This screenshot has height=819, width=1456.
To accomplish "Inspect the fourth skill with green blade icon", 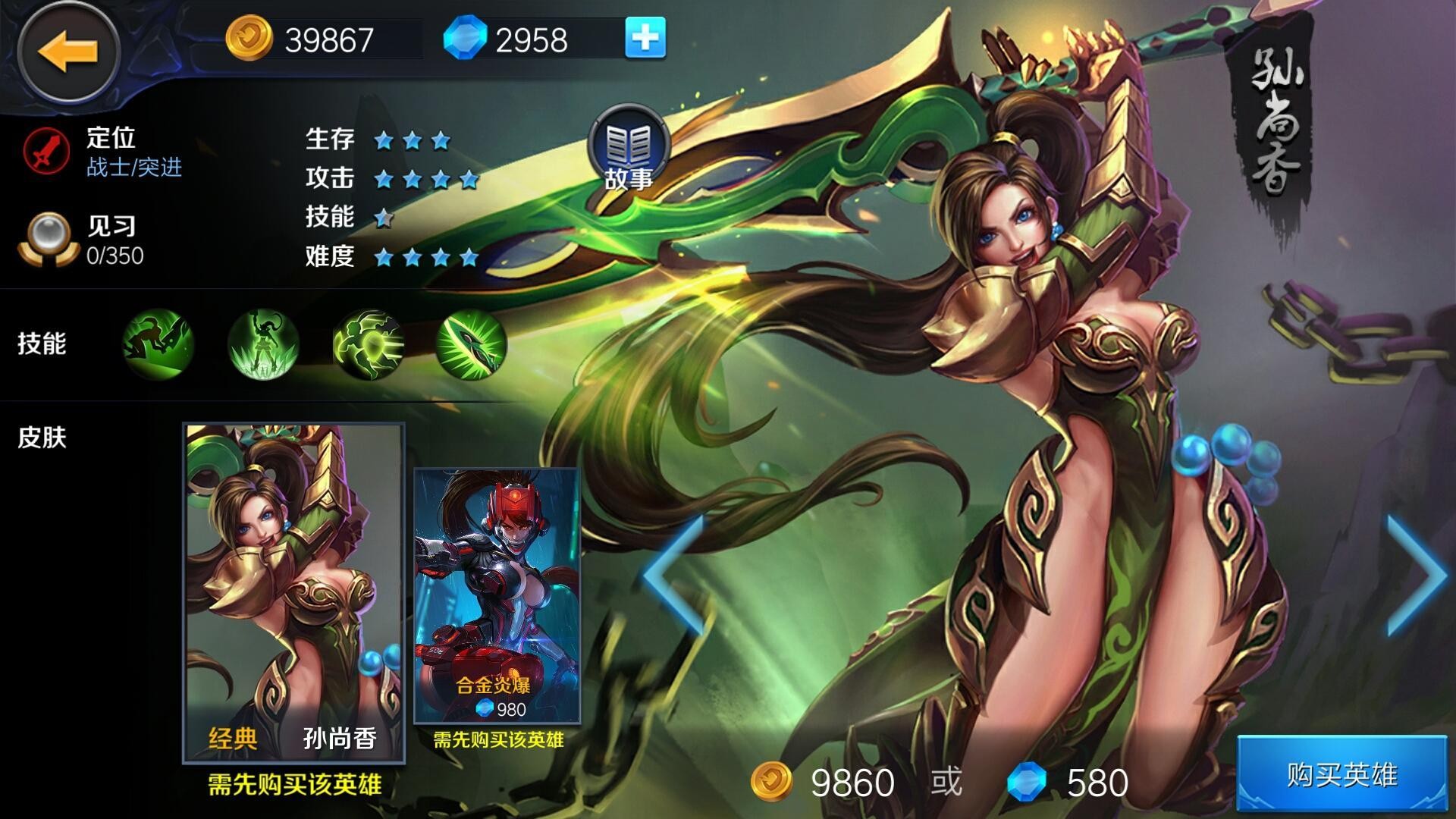I will (472, 344).
